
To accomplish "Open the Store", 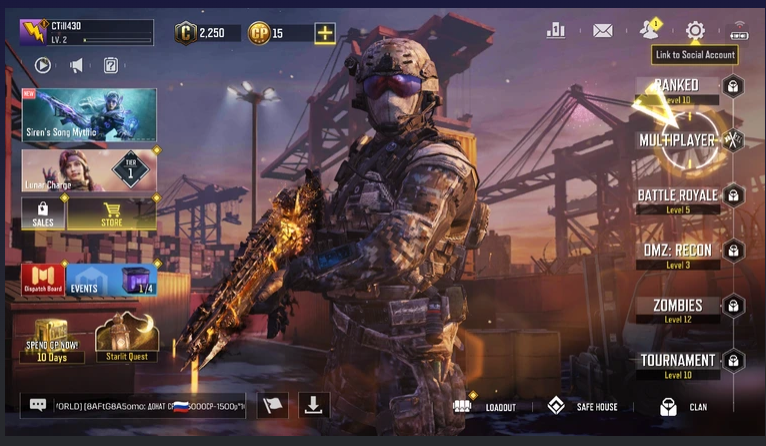I will click(111, 213).
